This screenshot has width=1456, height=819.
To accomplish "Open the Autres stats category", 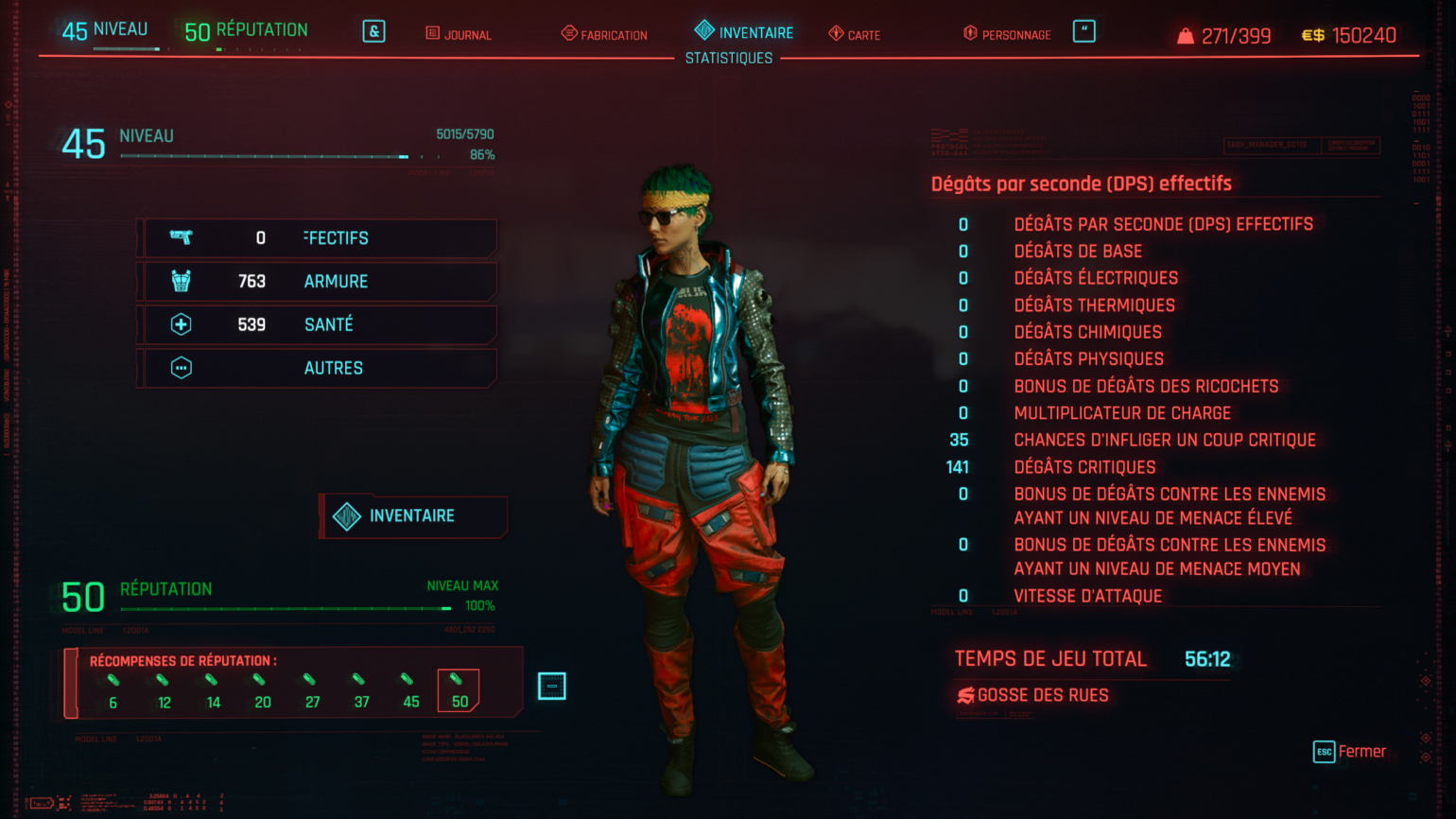I will [x=318, y=368].
